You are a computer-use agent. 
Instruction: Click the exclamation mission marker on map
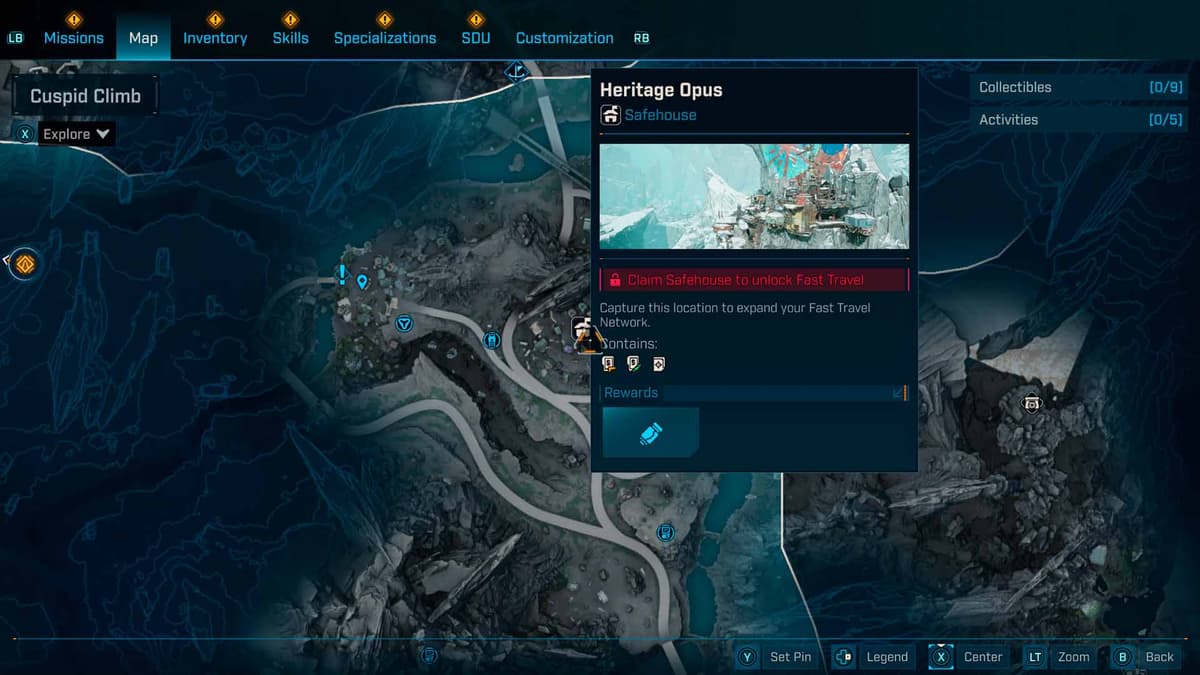[342, 274]
